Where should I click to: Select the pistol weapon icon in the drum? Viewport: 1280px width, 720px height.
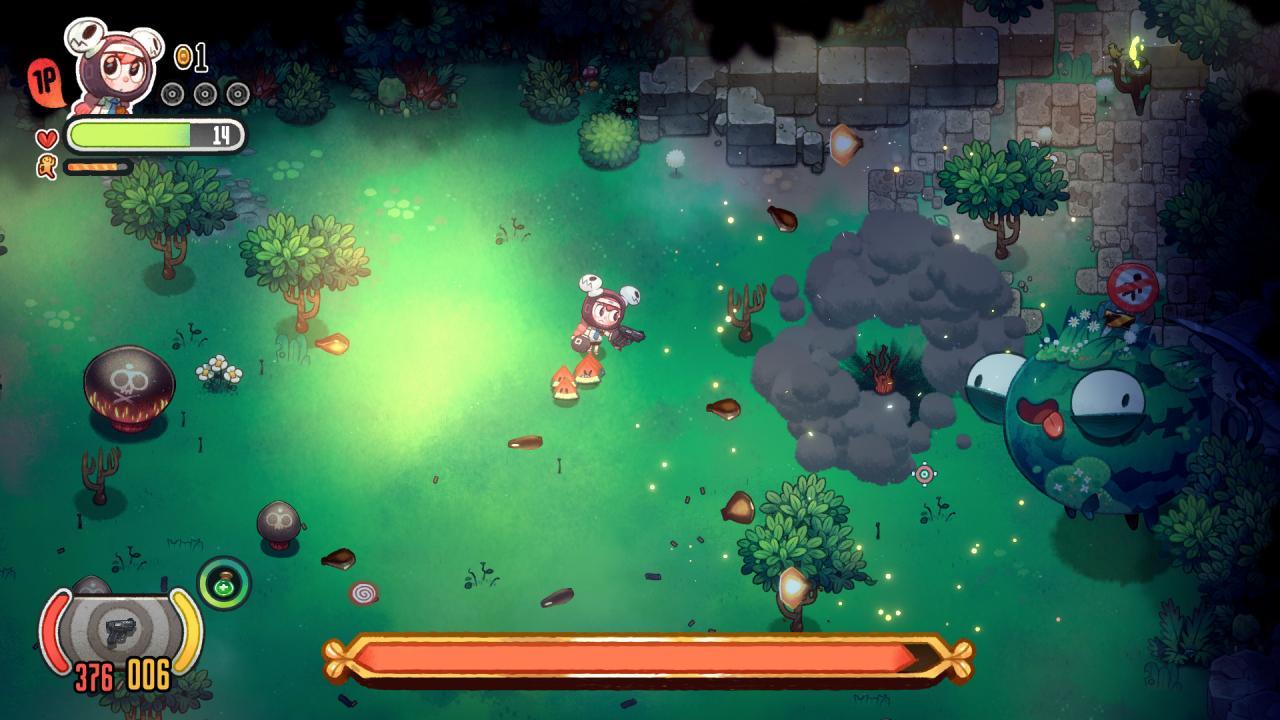click(120, 633)
